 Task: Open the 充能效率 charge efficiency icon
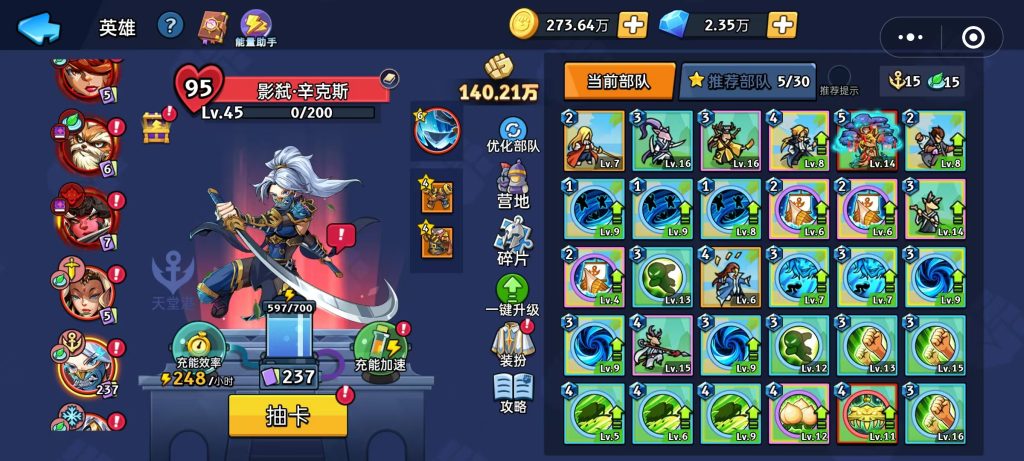pos(195,345)
